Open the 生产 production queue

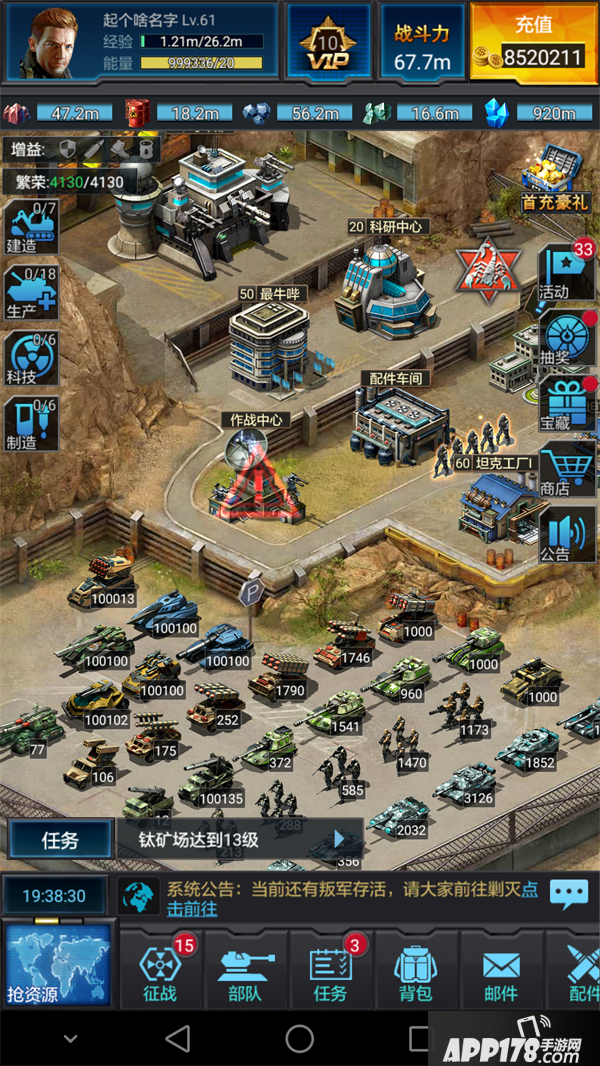[x=30, y=293]
